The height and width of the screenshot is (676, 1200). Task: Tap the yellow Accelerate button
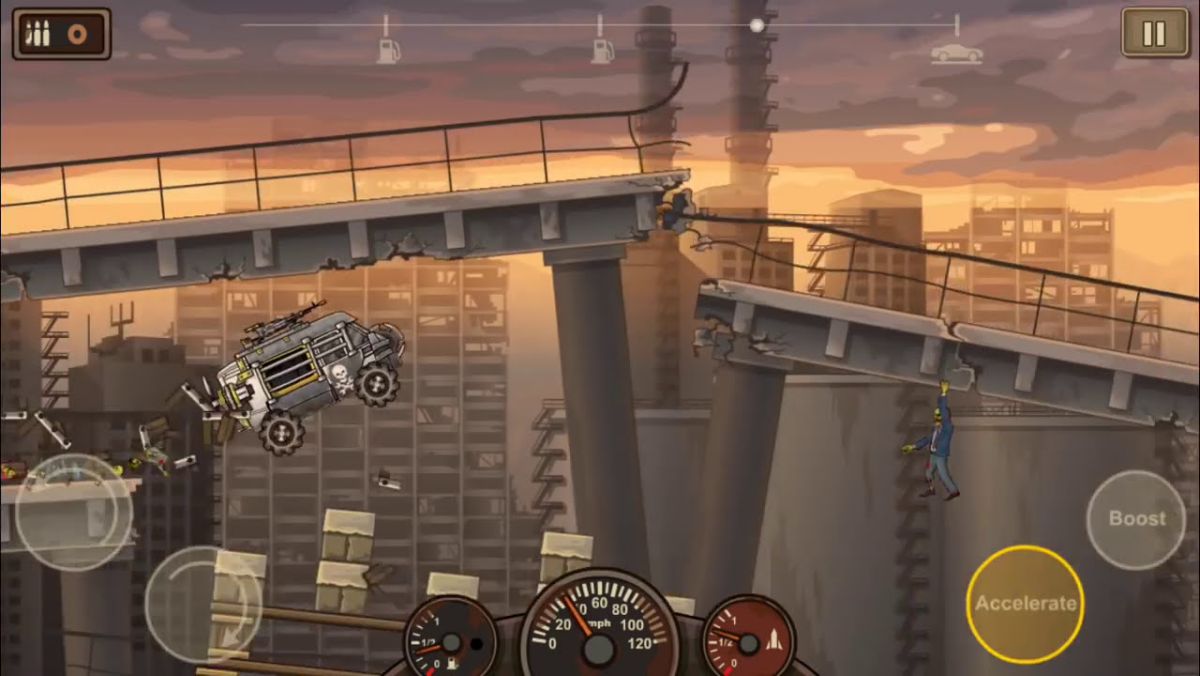click(x=1025, y=603)
